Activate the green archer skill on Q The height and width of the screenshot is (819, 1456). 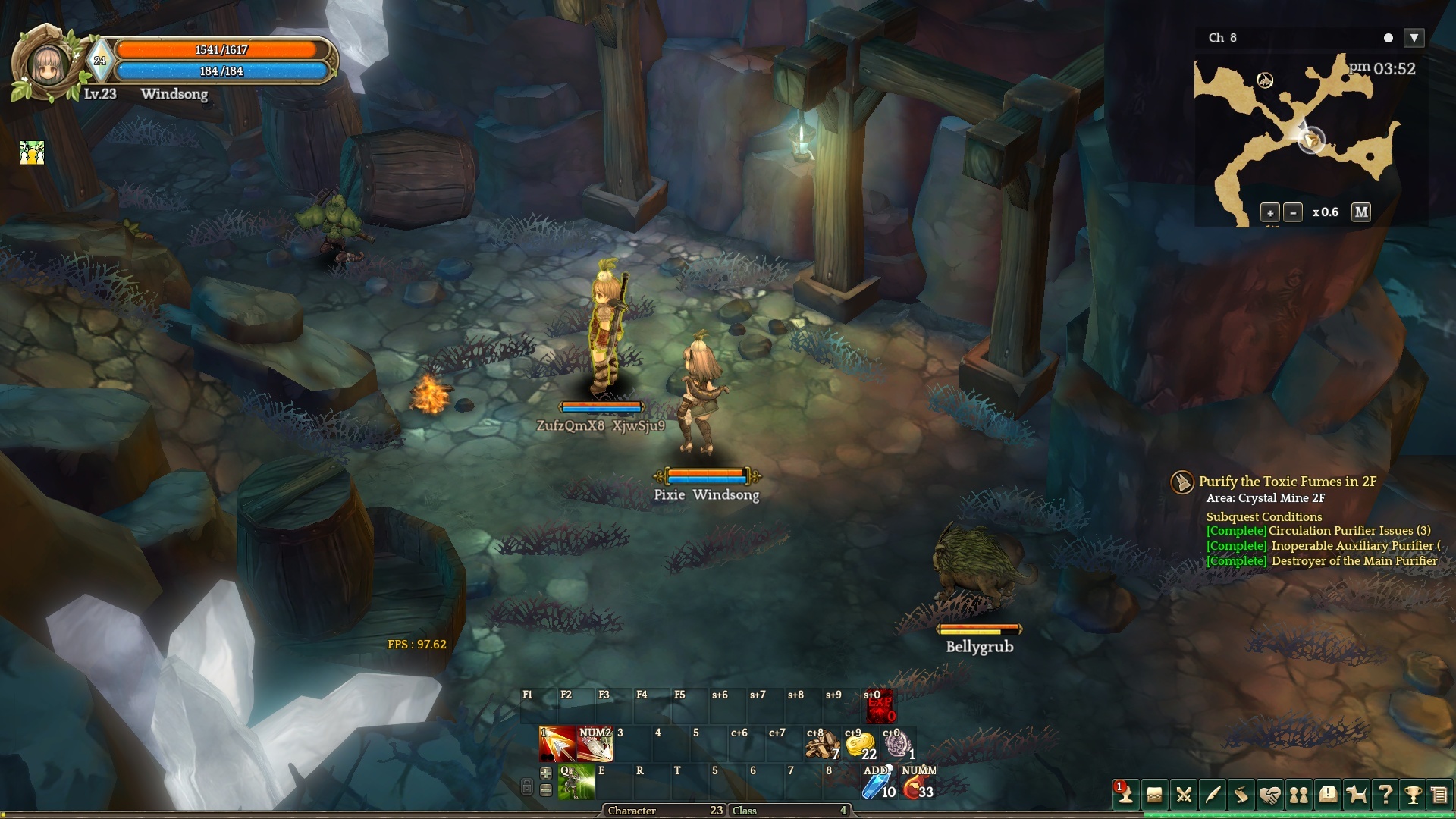click(576, 782)
